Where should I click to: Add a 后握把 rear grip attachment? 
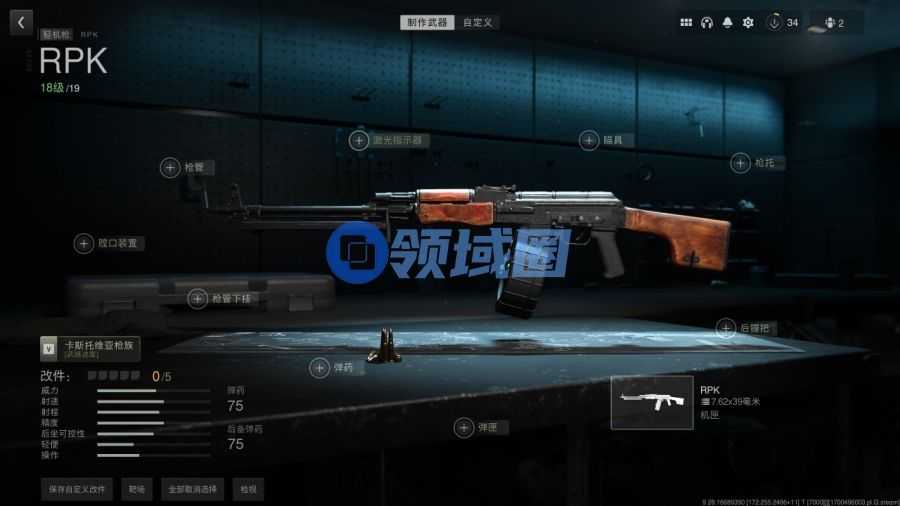tap(726, 327)
